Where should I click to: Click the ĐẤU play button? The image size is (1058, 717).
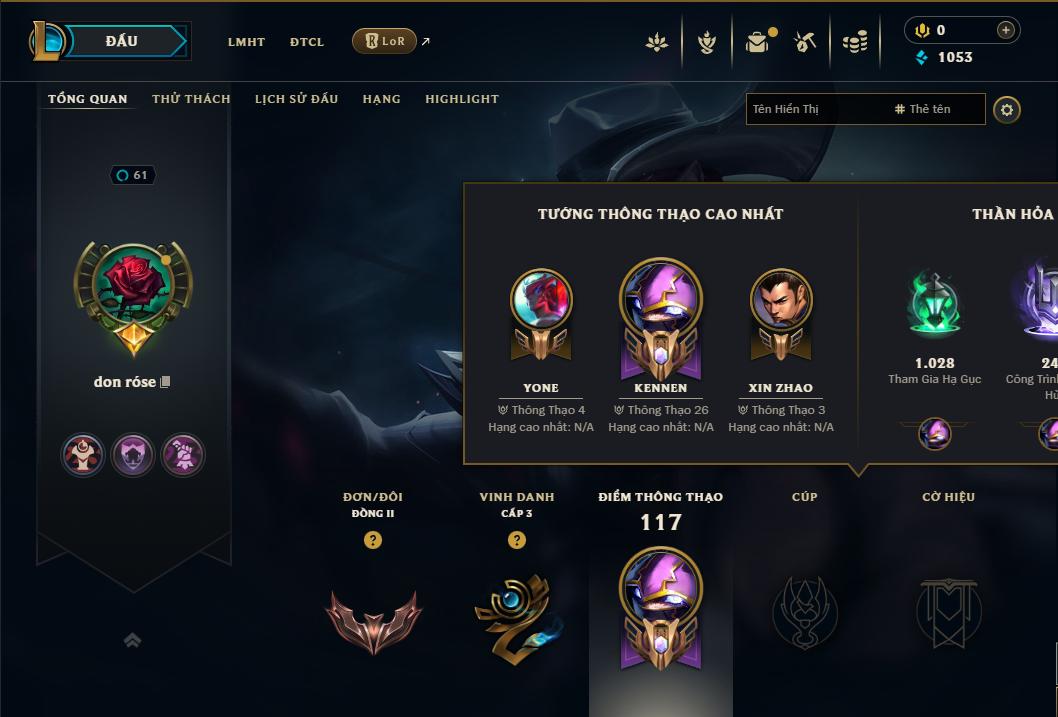121,41
